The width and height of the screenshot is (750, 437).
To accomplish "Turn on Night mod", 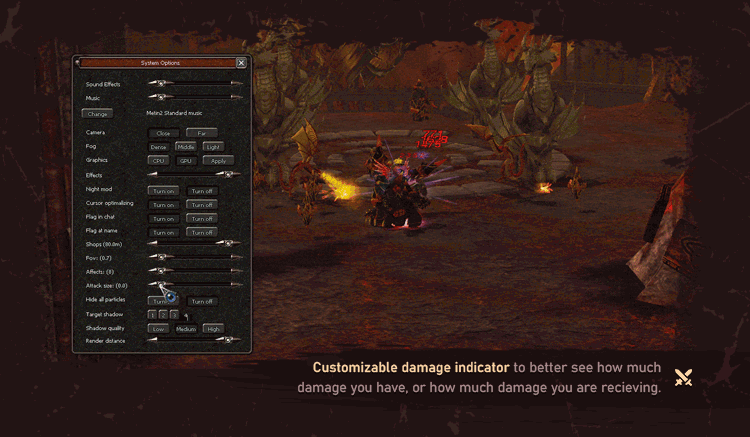I will (x=164, y=191).
